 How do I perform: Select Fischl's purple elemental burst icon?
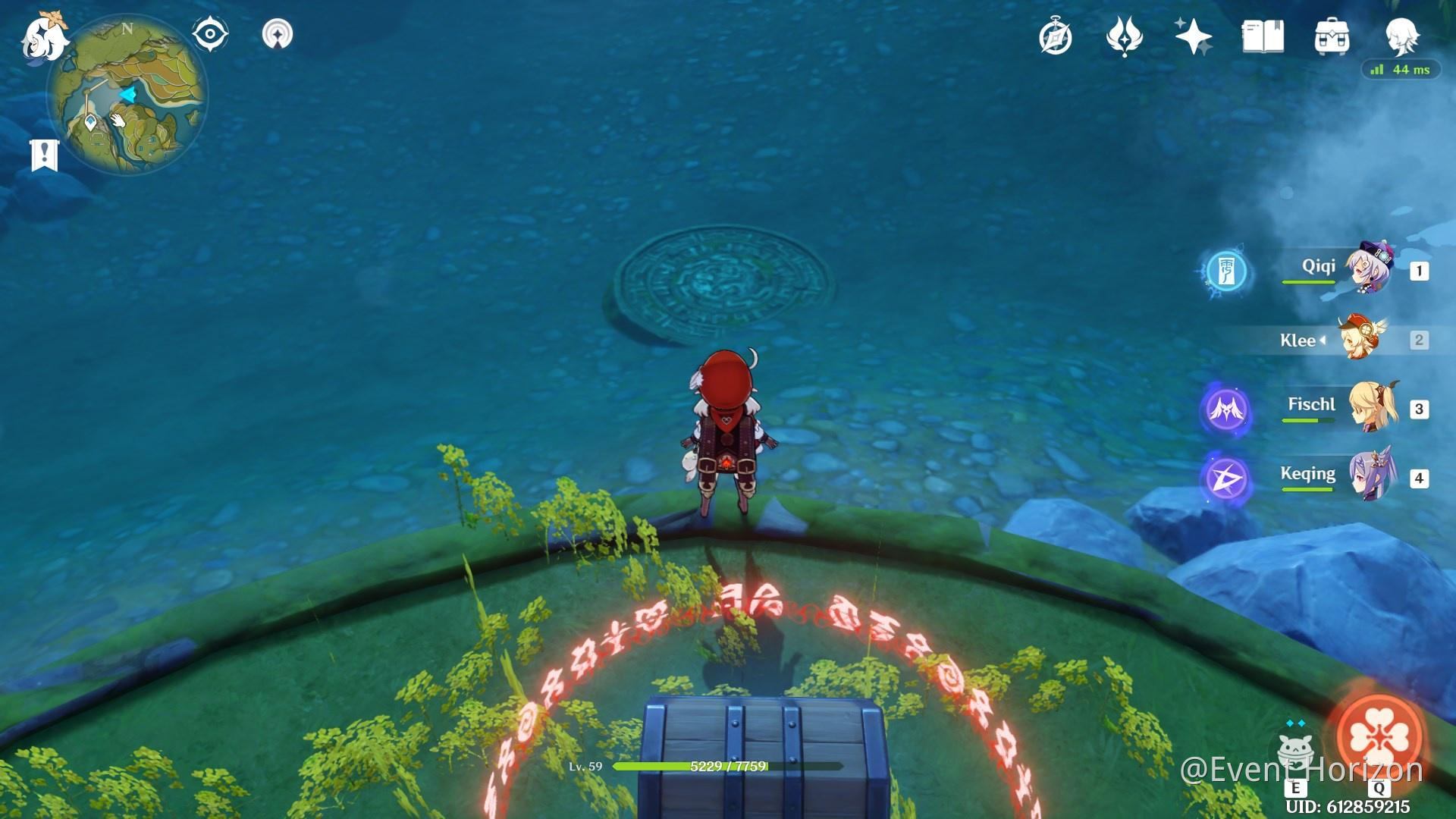(1228, 408)
